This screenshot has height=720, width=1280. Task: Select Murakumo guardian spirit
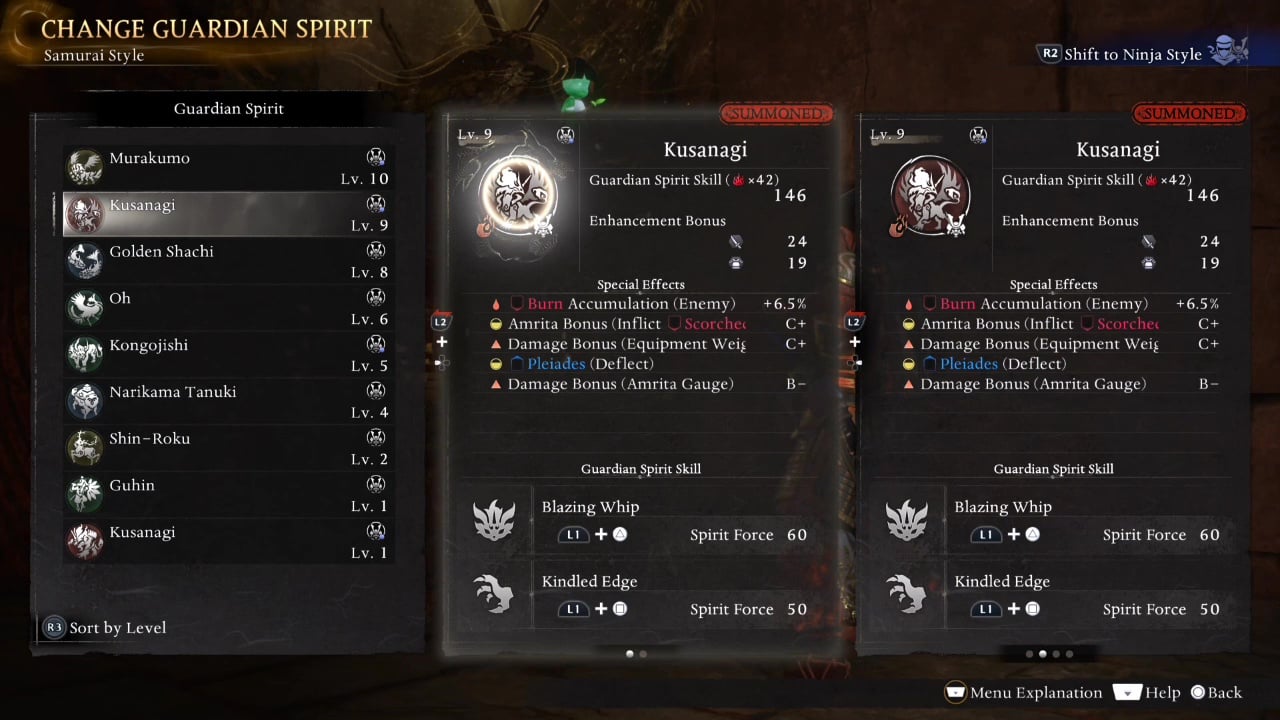pyautogui.click(x=228, y=168)
